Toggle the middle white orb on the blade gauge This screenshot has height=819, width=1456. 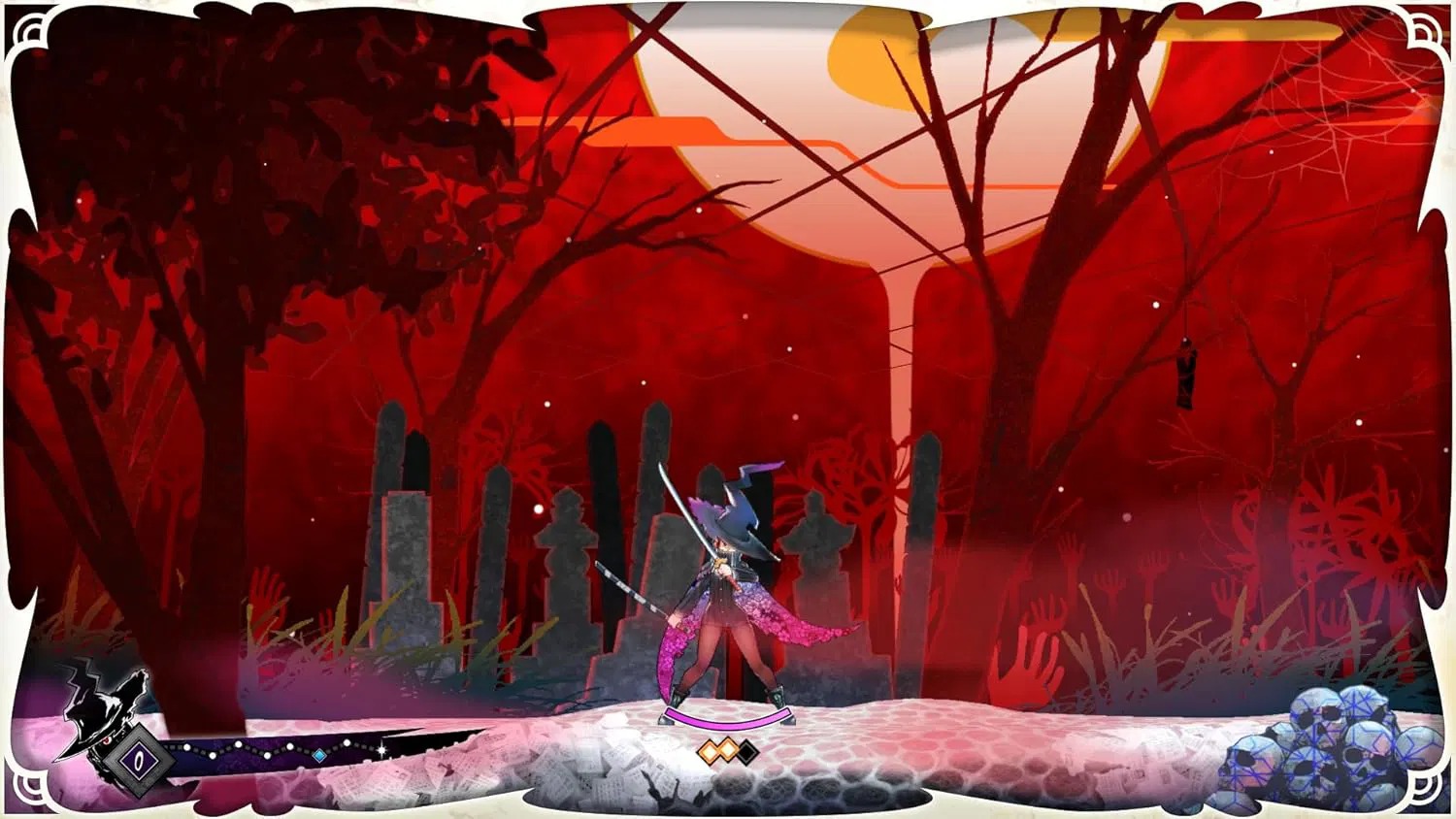point(268,754)
